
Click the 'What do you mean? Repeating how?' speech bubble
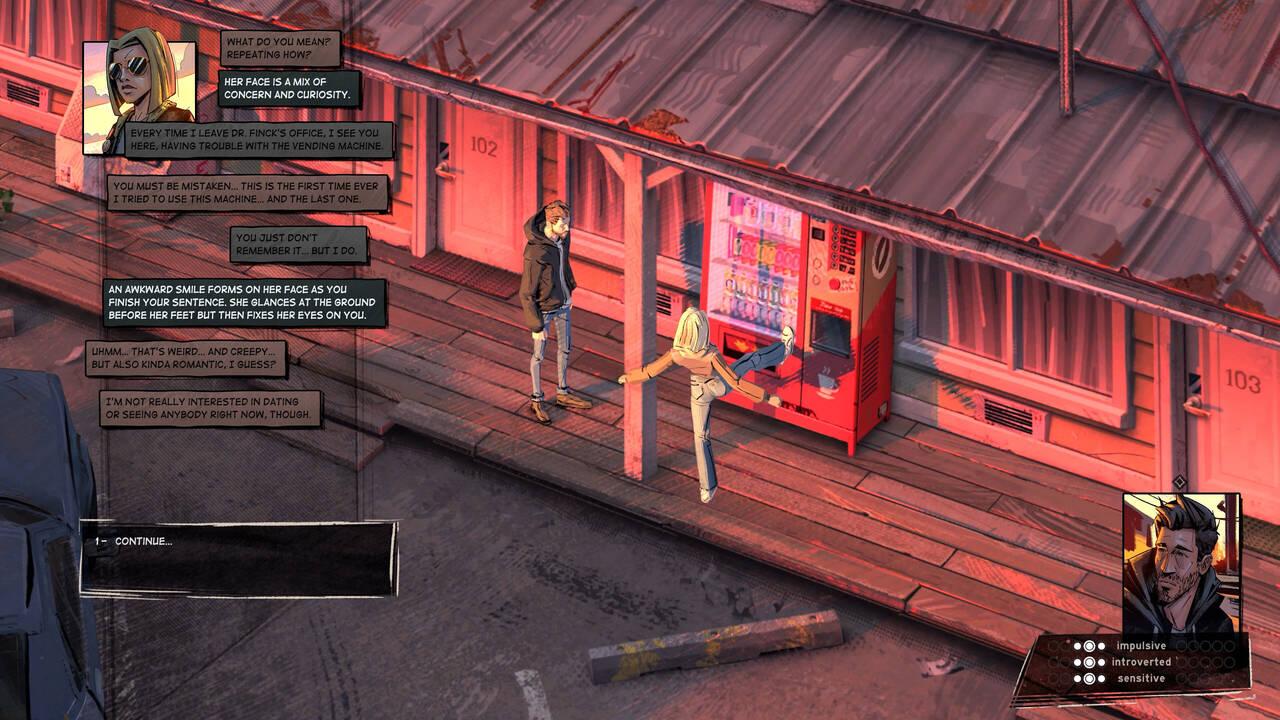point(280,48)
